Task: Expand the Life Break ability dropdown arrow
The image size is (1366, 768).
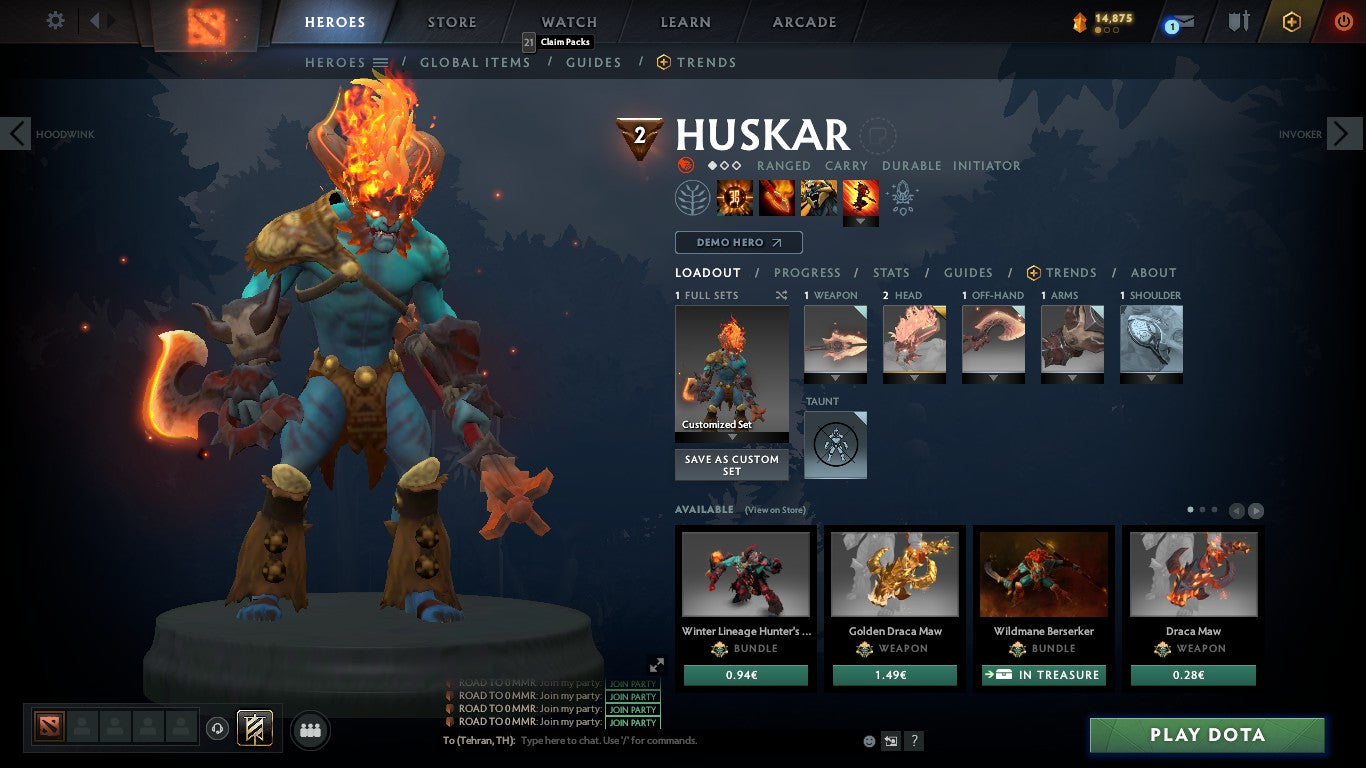Action: [x=861, y=220]
